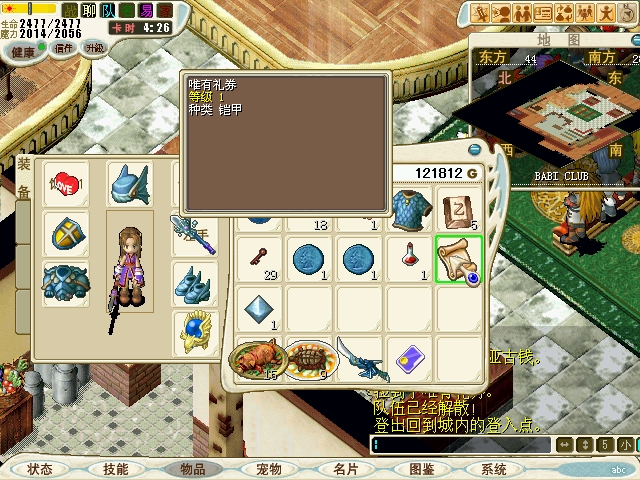Image resolution: width=640 pixels, height=480 pixels.
Task: Pick the key item with count 29
Action: (261, 260)
